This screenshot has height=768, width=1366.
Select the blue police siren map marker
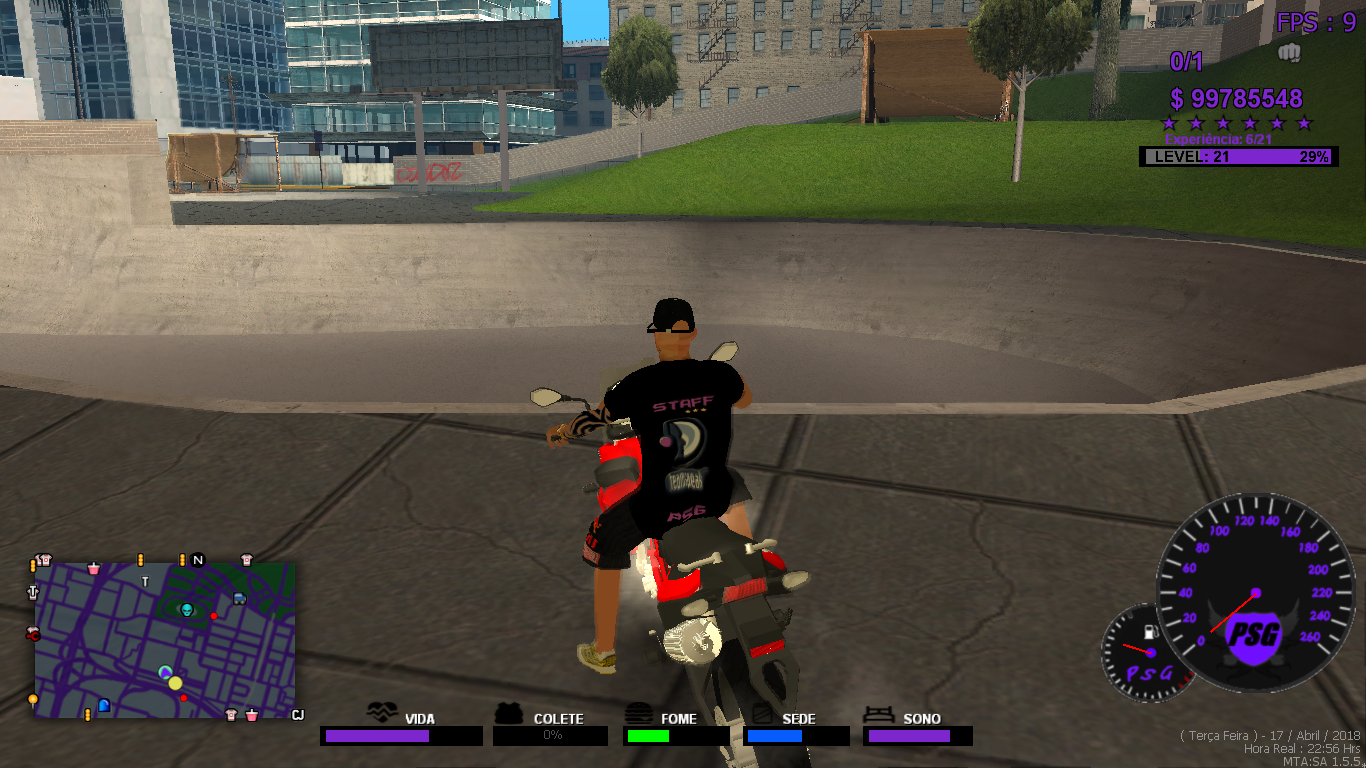[x=103, y=706]
